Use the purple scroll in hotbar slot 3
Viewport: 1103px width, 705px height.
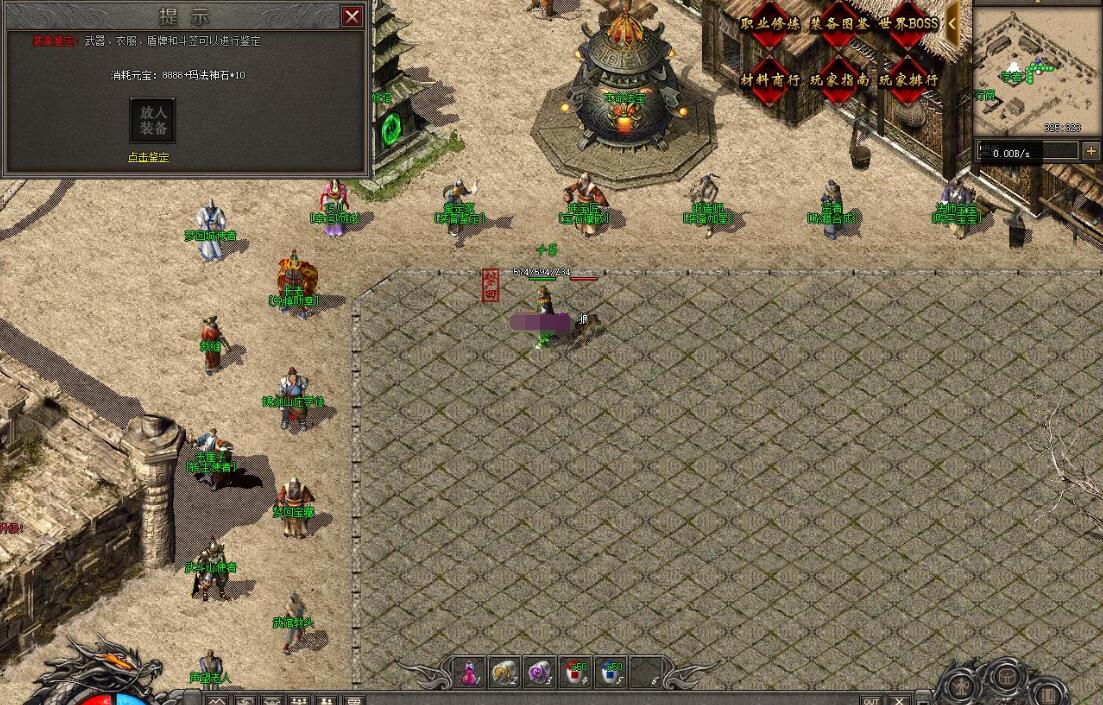540,673
